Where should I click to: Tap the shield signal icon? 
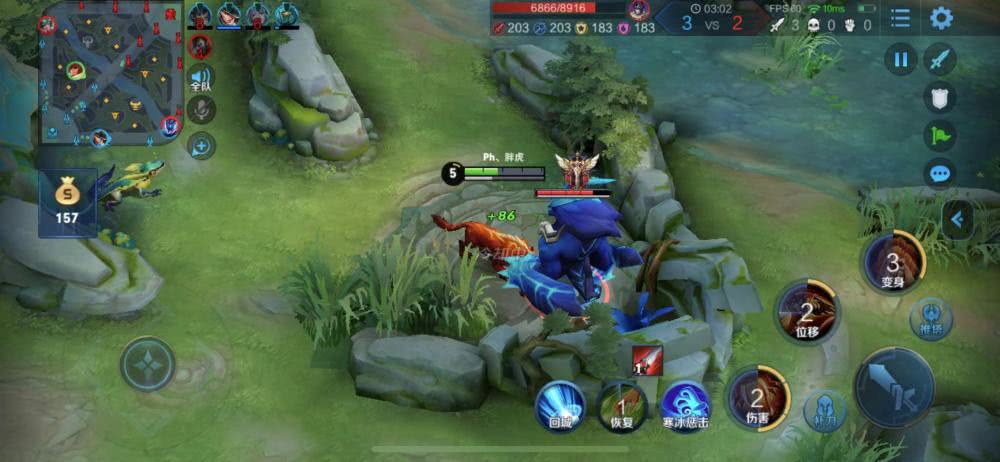click(940, 97)
